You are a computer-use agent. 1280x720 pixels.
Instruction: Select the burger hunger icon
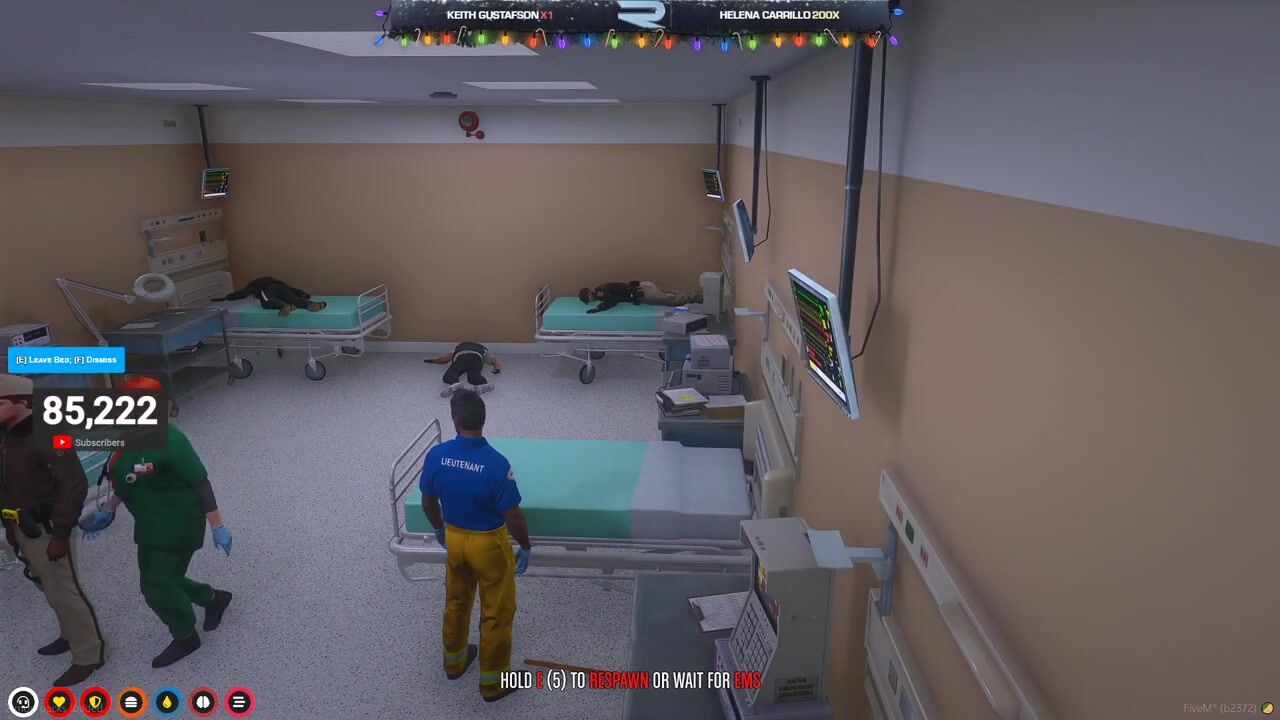coord(131,702)
